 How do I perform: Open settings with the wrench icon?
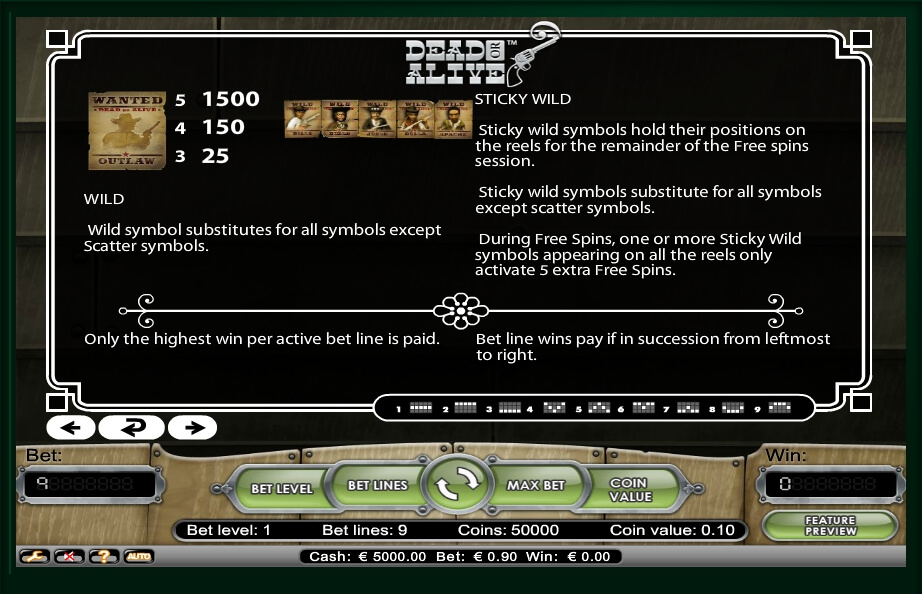[x=33, y=556]
